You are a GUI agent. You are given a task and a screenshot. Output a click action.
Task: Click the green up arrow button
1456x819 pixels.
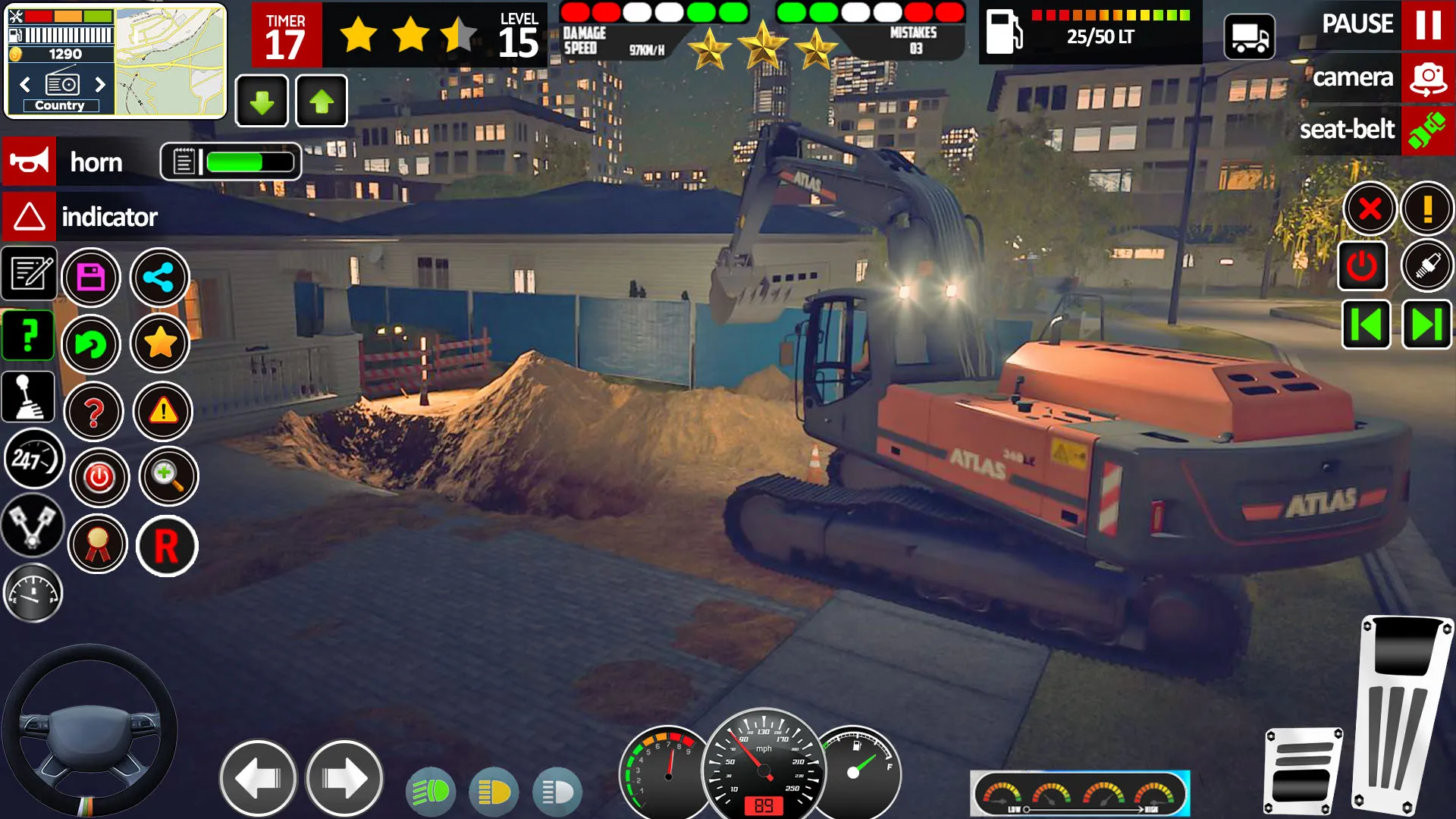(322, 102)
